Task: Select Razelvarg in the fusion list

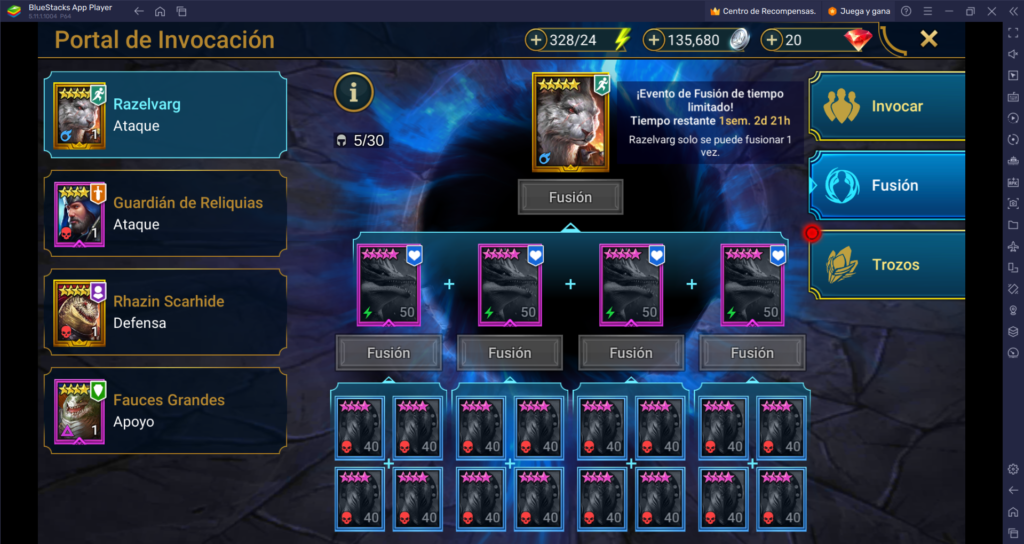Action: click(165, 114)
